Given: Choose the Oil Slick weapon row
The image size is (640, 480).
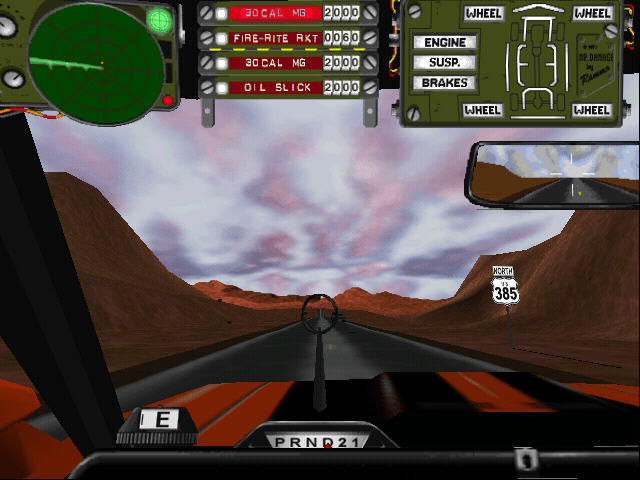Looking at the screenshot, I should point(275,88).
